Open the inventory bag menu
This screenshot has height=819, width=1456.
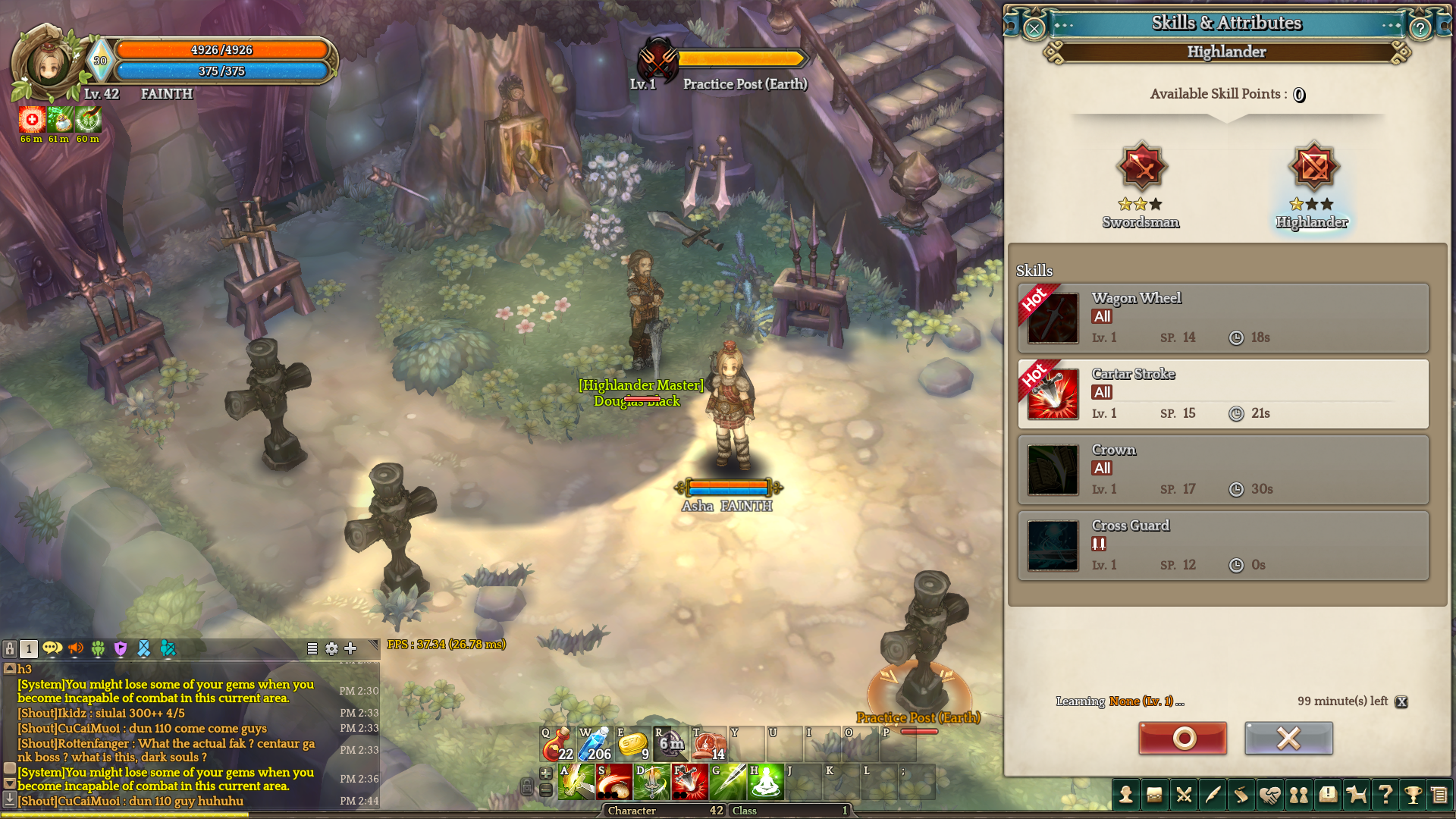[x=1154, y=795]
